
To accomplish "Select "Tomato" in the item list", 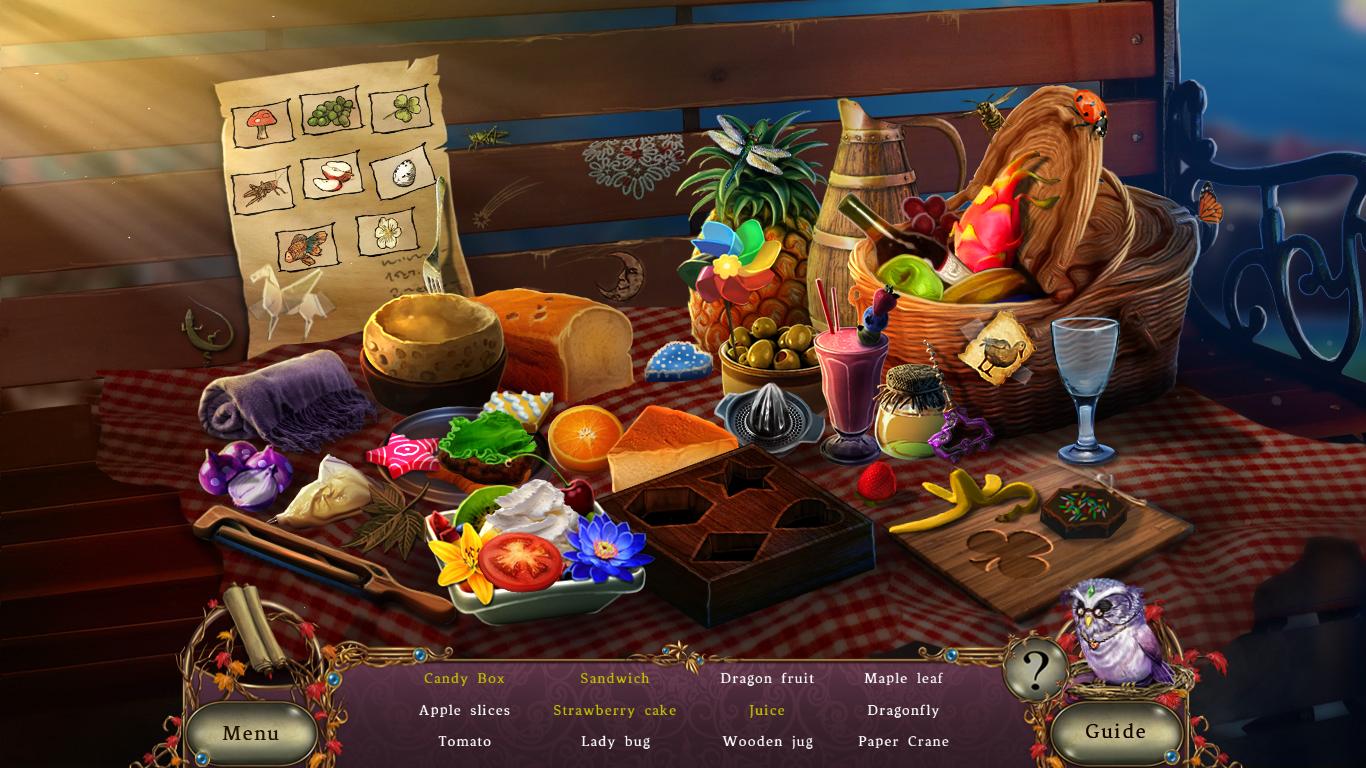I will (x=464, y=741).
